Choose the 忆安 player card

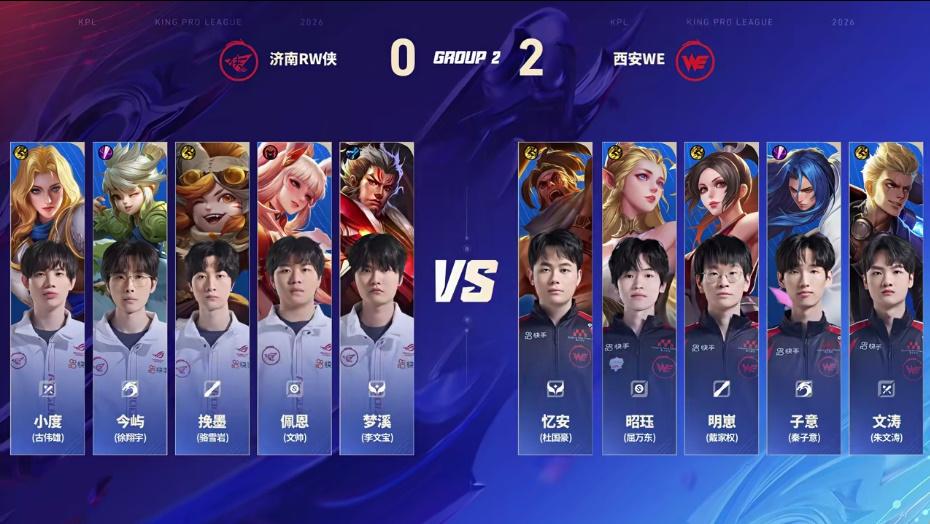[x=555, y=297]
